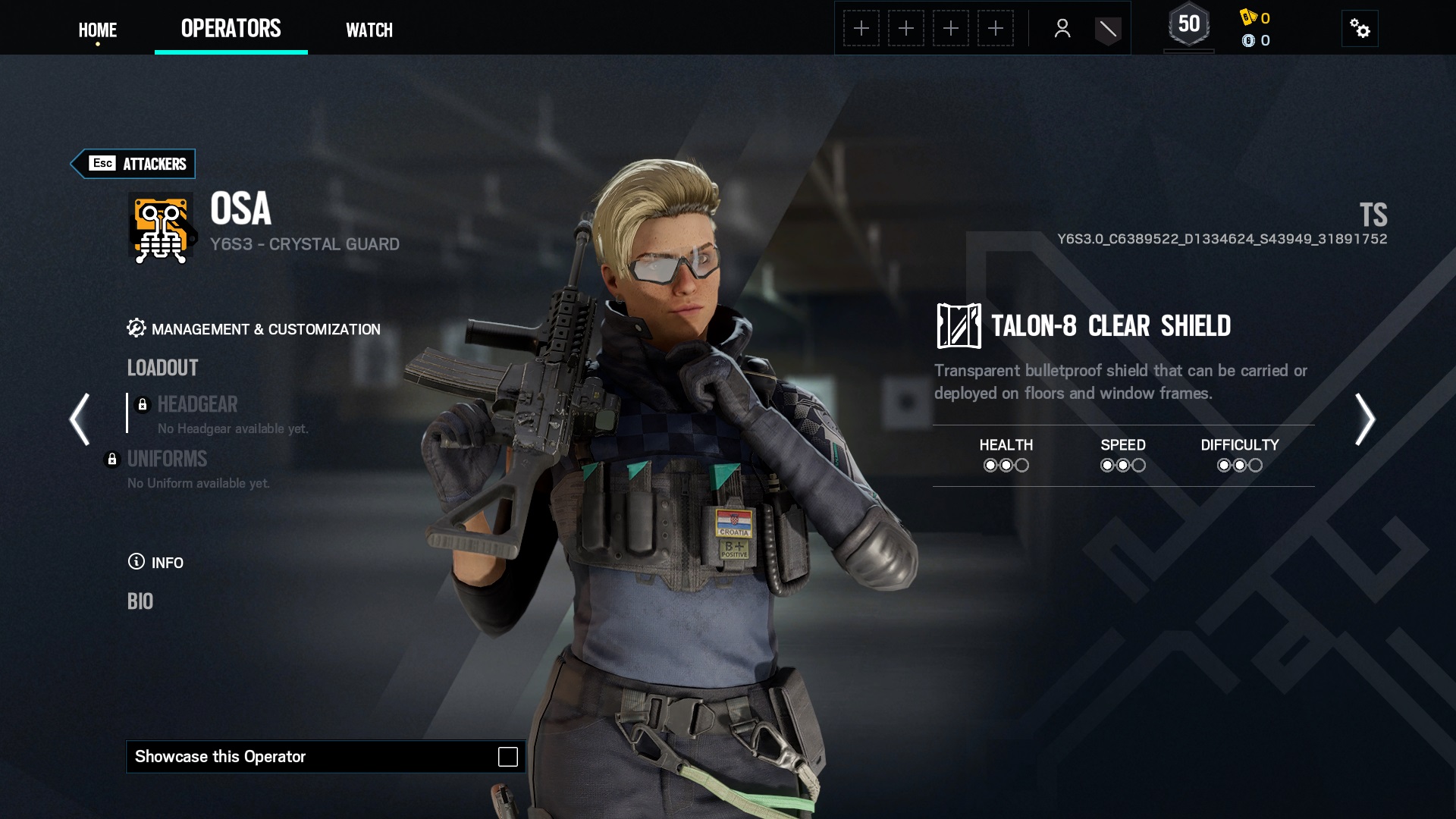1456x819 pixels.
Task: Open the OPERATORS tab
Action: [231, 29]
